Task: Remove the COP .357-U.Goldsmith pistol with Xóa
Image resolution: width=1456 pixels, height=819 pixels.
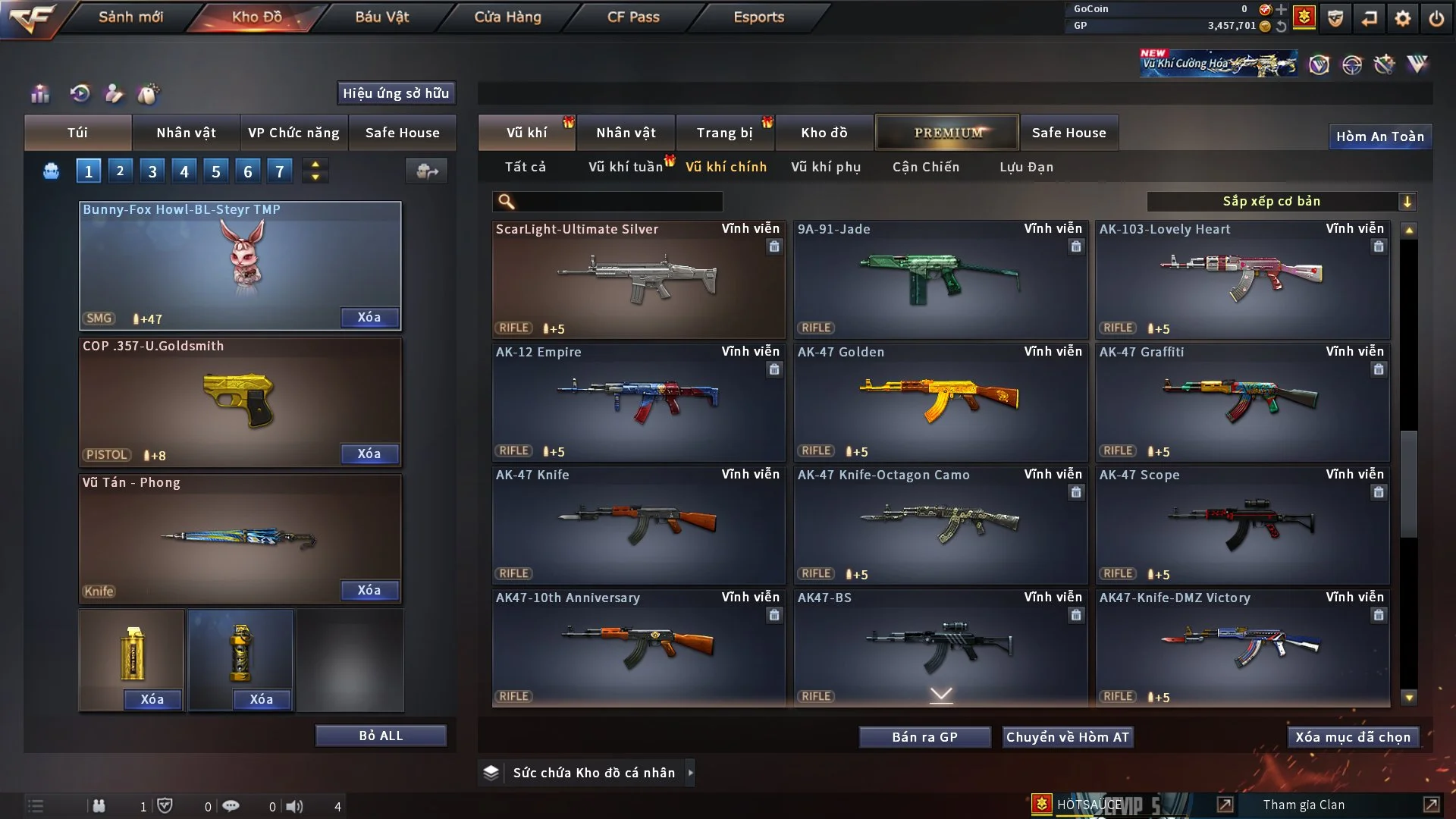Action: pyautogui.click(x=369, y=453)
